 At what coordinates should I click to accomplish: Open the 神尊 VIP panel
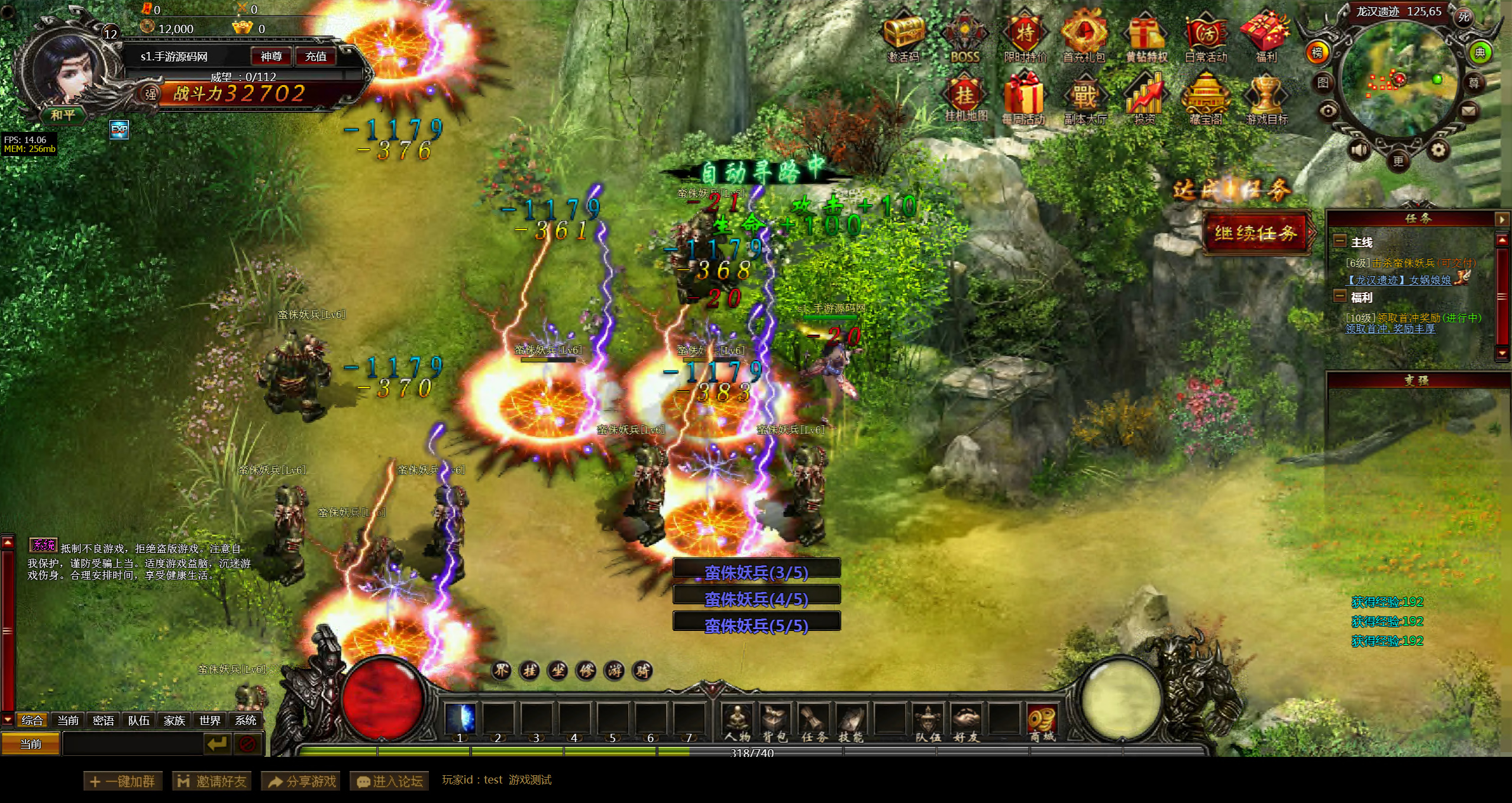pos(271,56)
